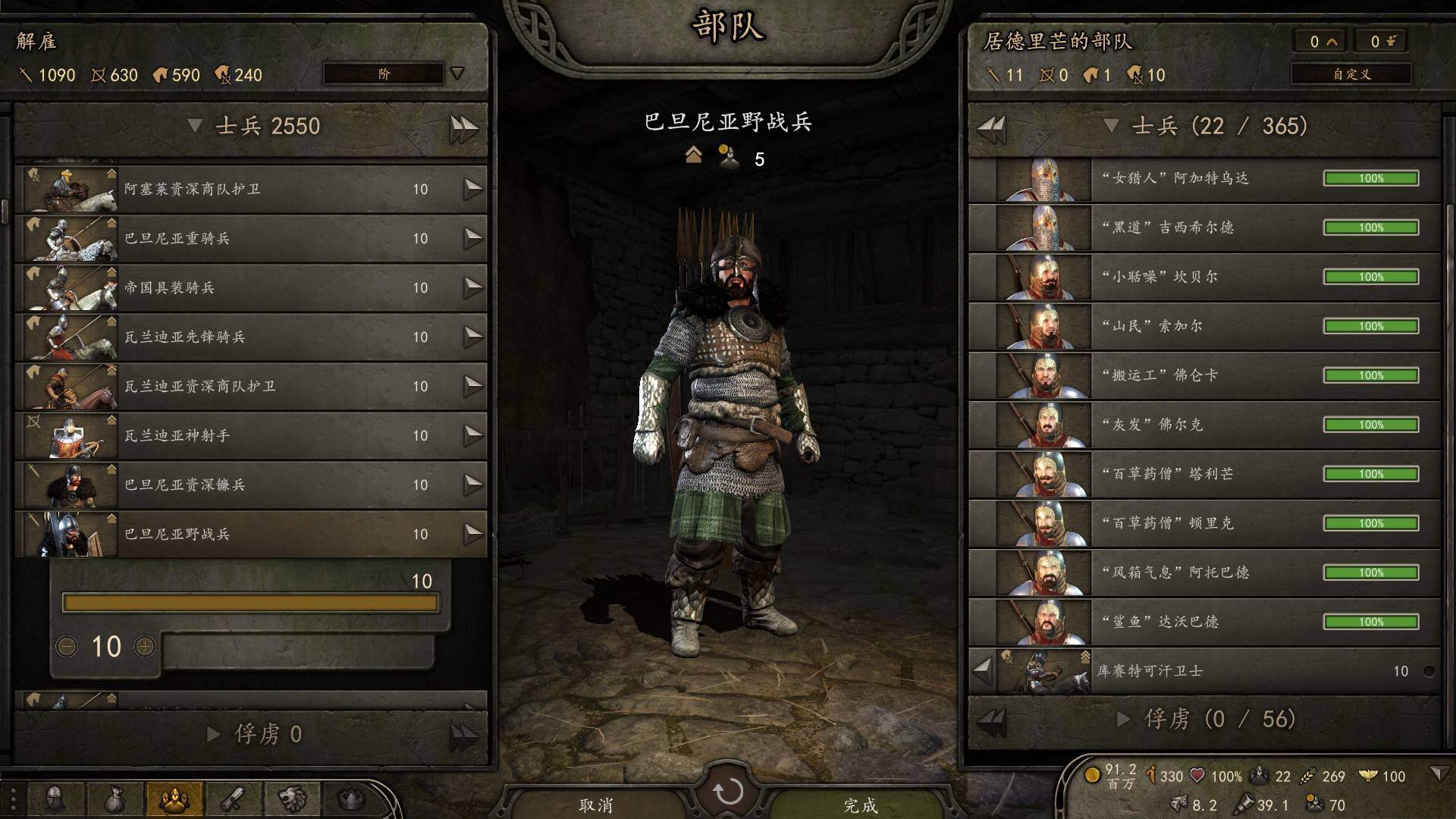Screen dimensions: 1456x819
Task: Increase transfer amount with plus button
Action: tap(145, 646)
